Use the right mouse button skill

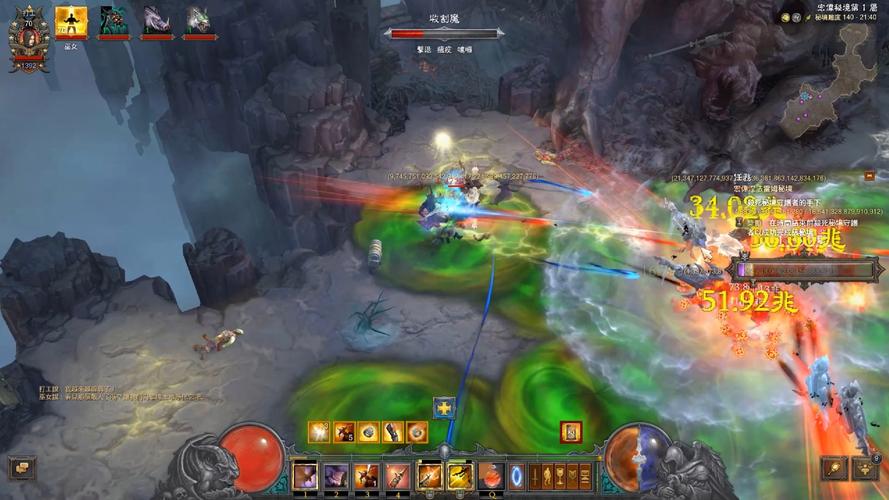(x=460, y=475)
